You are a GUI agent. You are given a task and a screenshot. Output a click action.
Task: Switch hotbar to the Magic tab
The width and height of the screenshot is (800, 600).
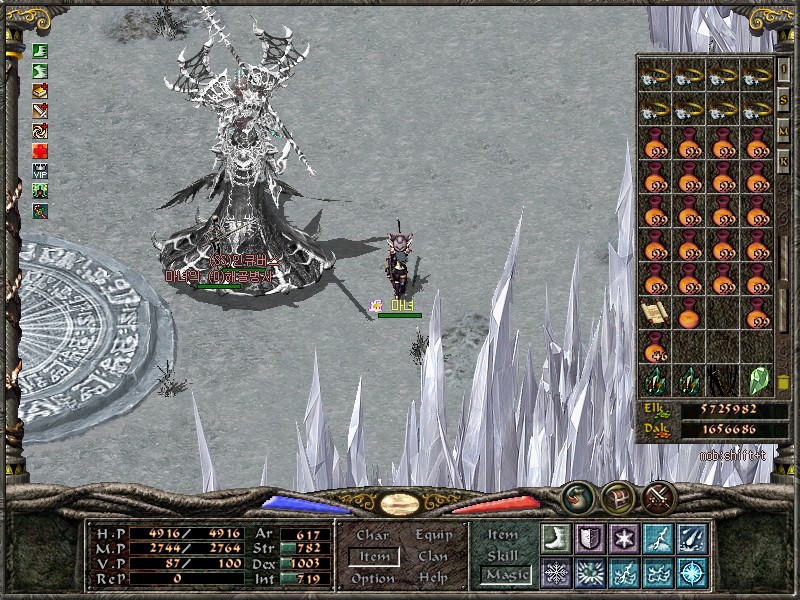(503, 574)
